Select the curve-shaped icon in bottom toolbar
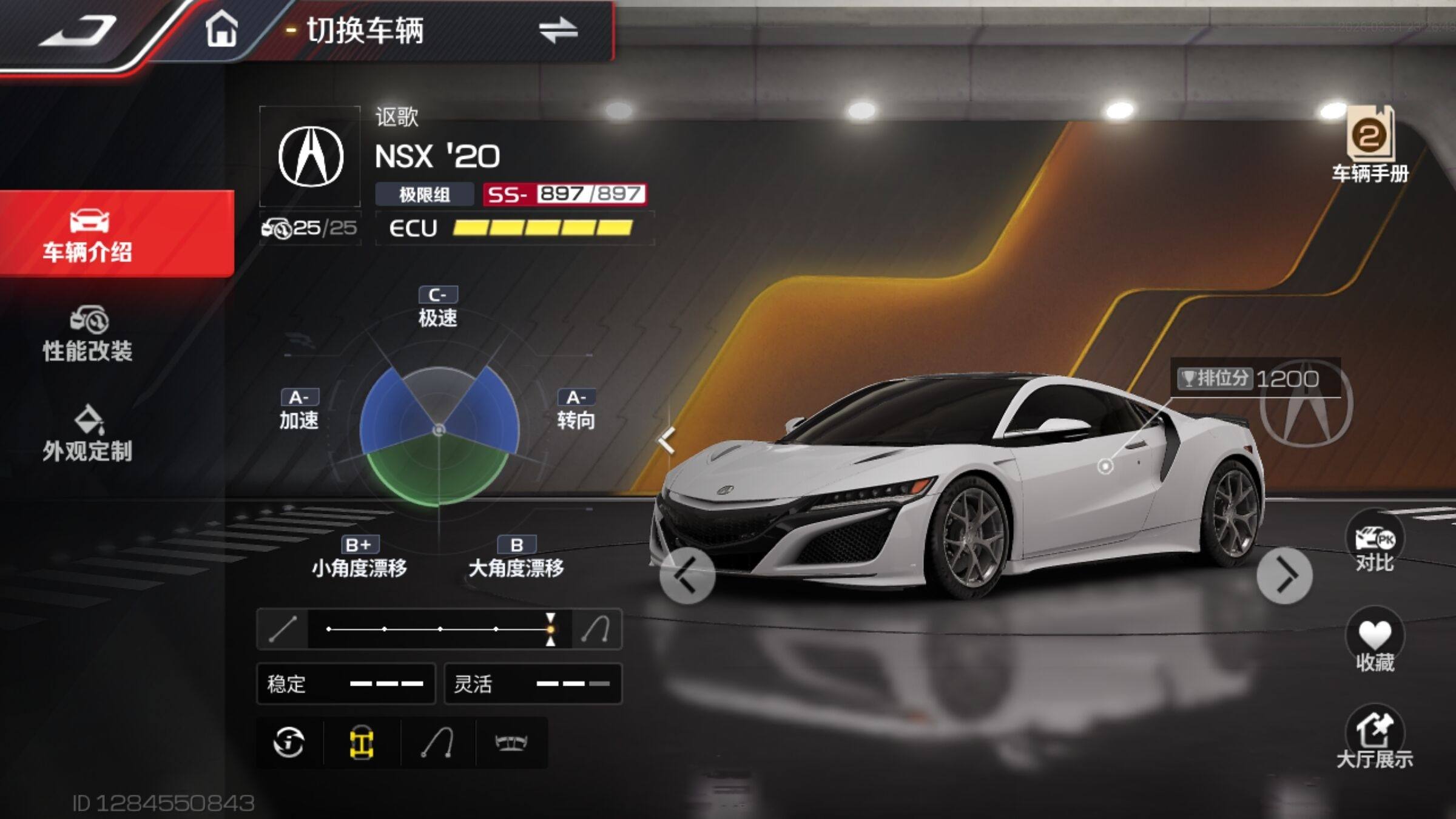The image size is (1456, 819). coord(437,743)
